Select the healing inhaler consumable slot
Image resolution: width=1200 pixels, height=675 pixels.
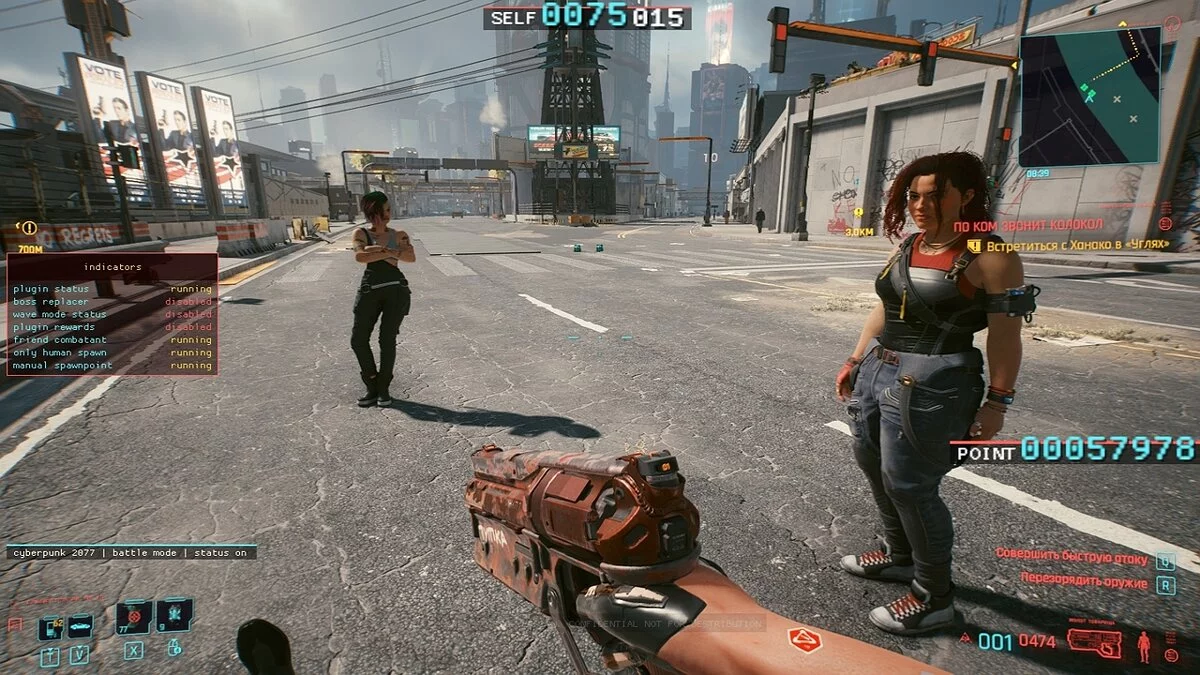click(x=175, y=615)
